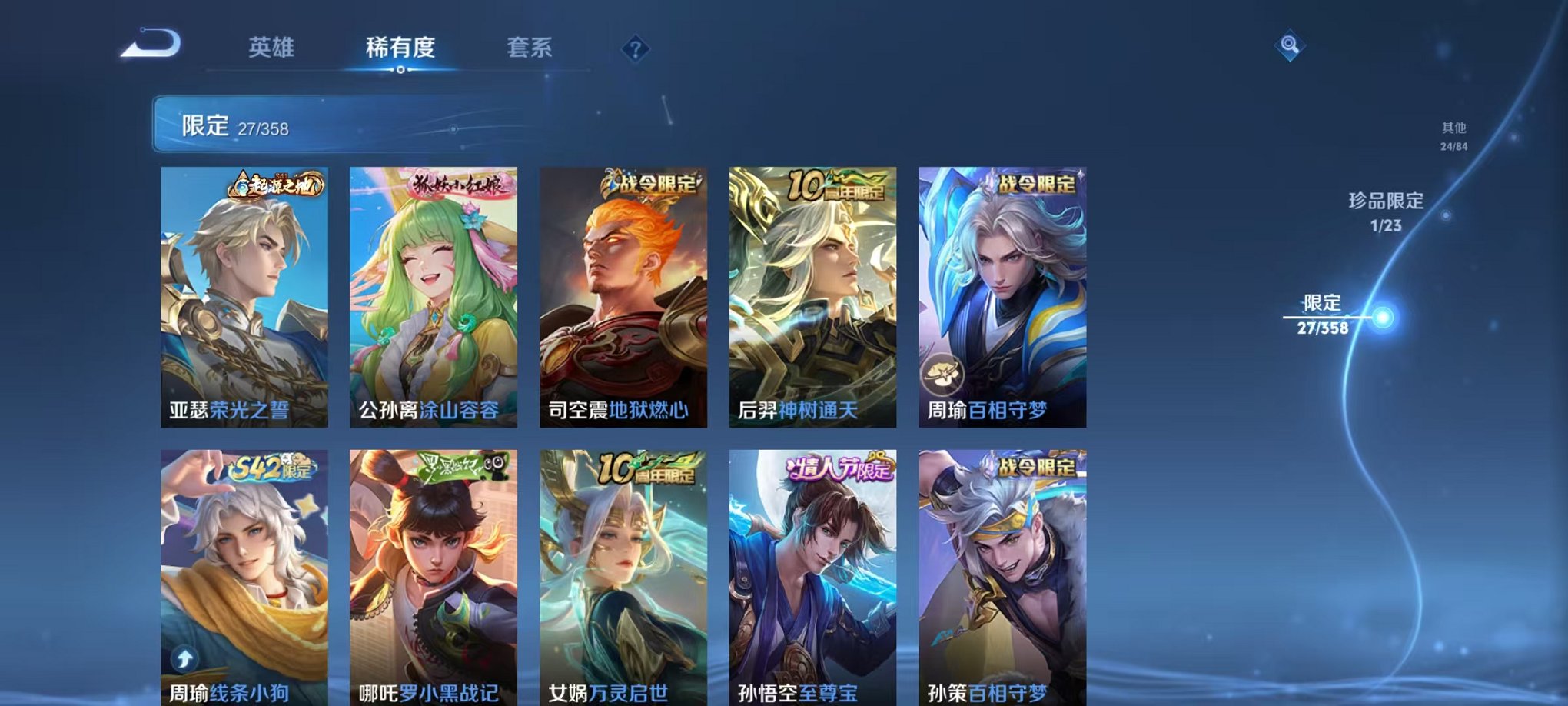Click the 10周年限定 badge on 后羿 skin
The width and height of the screenshot is (1568, 706).
(837, 184)
